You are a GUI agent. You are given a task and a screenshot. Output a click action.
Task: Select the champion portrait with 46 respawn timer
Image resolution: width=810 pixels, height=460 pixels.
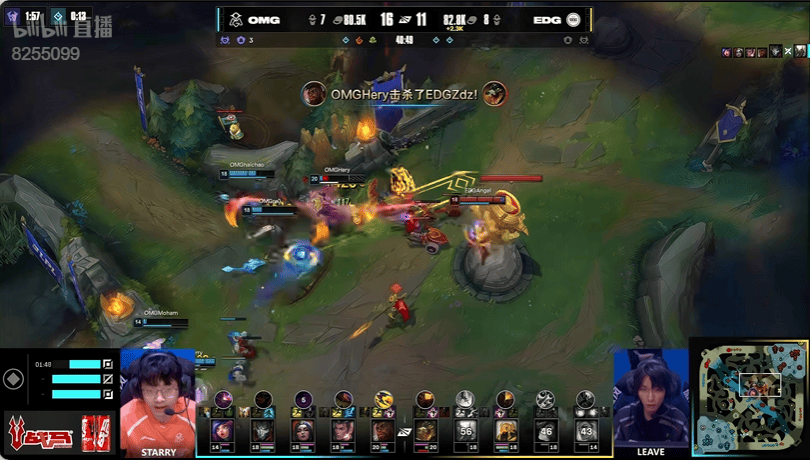click(546, 431)
